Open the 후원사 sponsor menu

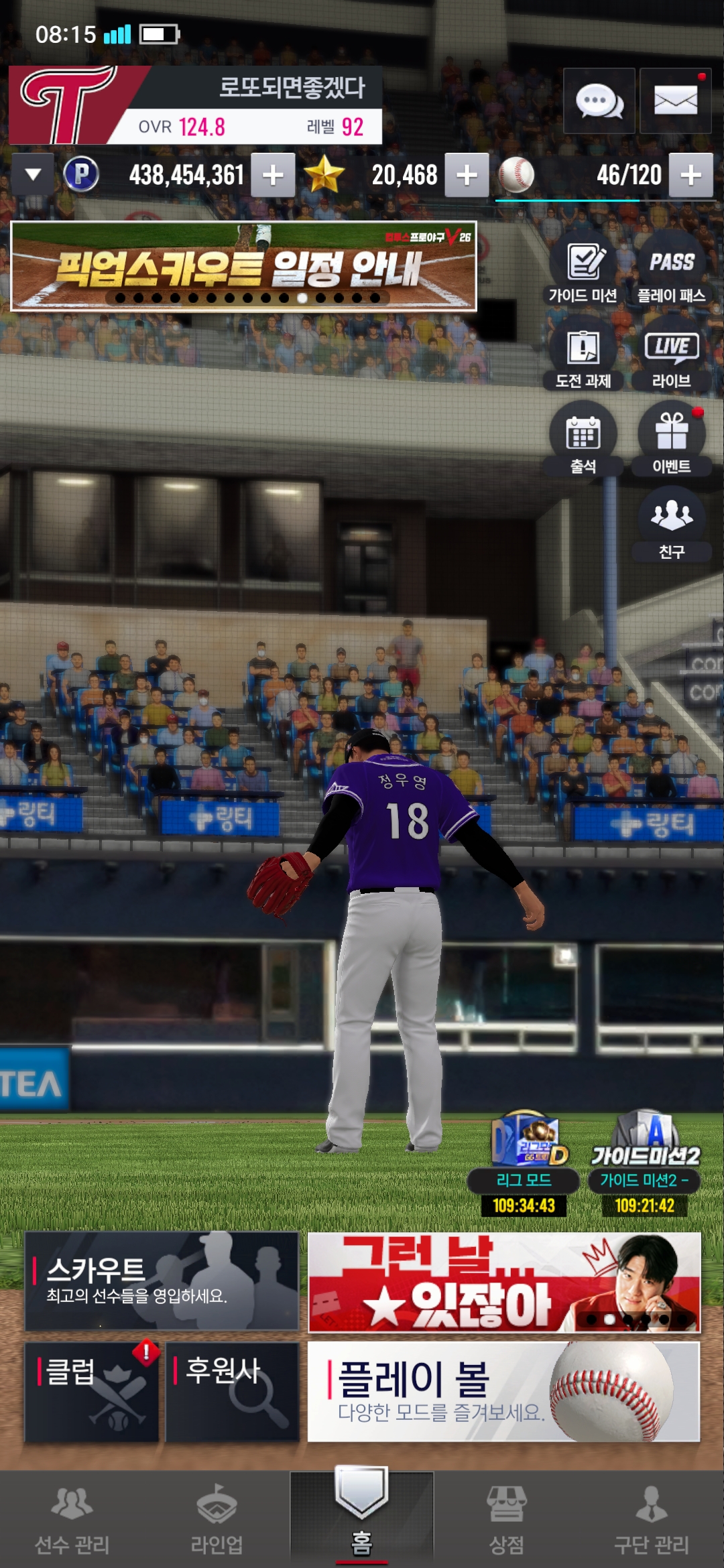pos(232,1392)
